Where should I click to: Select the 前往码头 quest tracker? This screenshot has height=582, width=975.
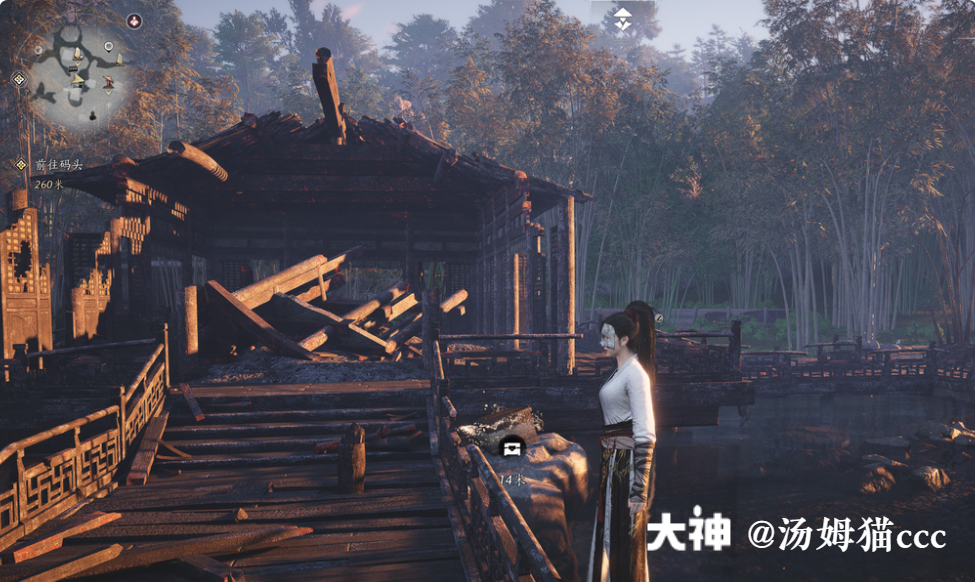pos(58,165)
